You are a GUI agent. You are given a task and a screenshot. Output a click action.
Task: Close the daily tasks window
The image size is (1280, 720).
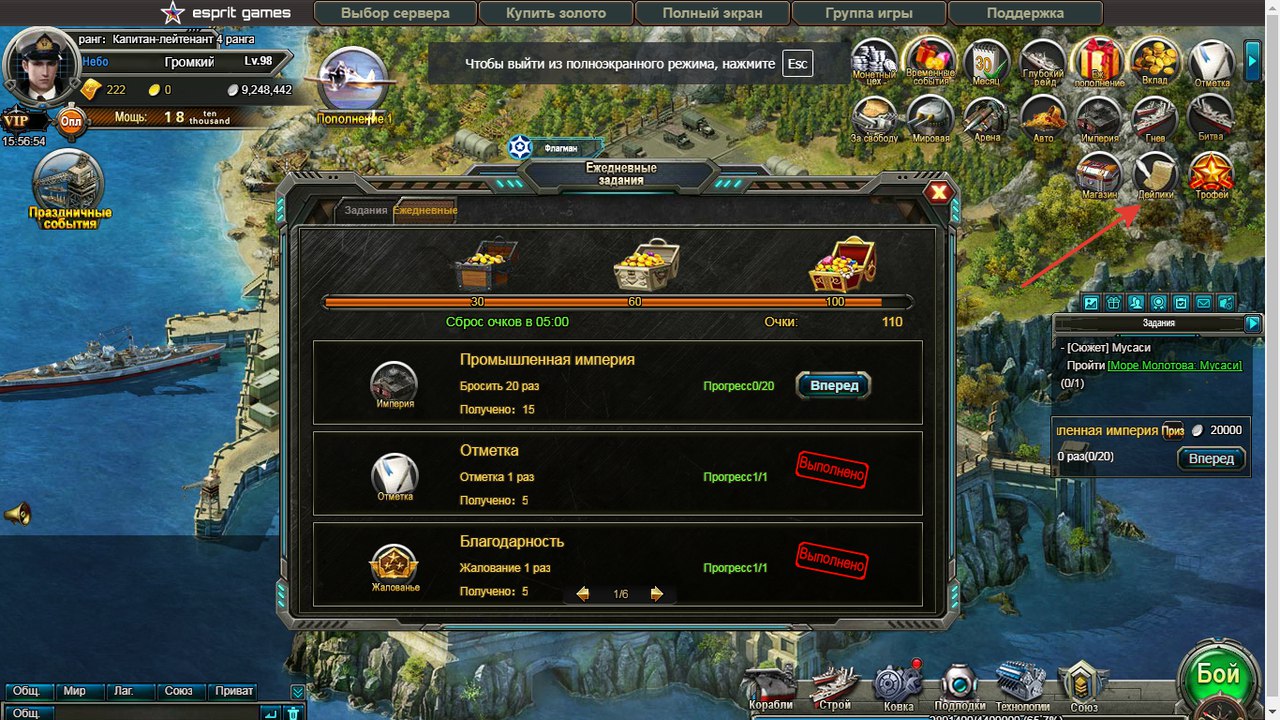(938, 193)
